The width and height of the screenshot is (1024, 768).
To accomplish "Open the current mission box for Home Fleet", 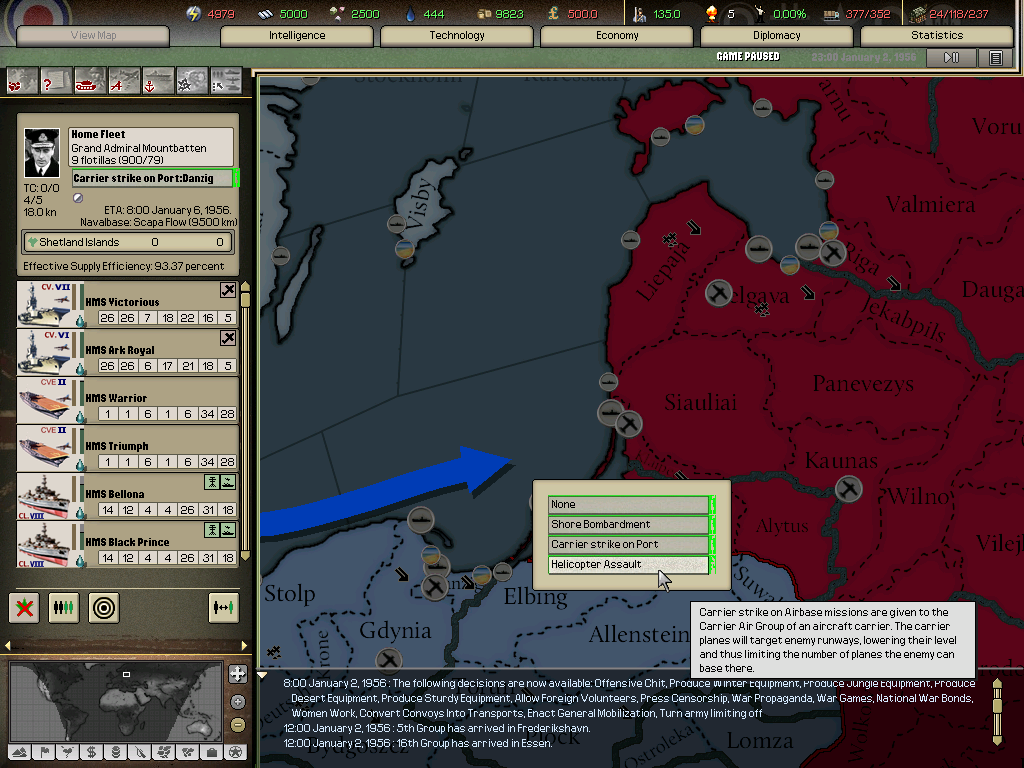I will pos(152,178).
